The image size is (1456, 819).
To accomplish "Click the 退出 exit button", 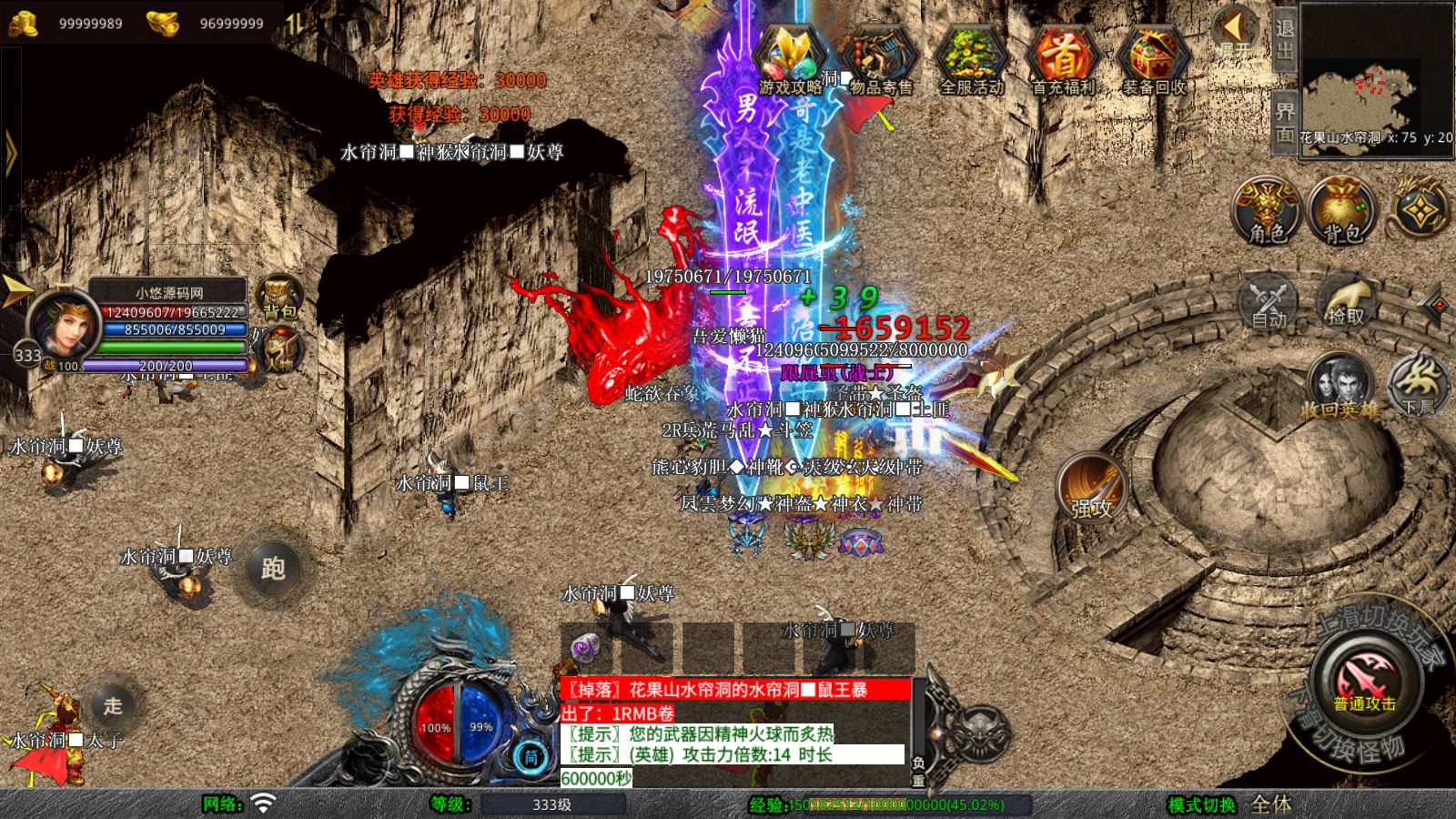I will (1284, 38).
